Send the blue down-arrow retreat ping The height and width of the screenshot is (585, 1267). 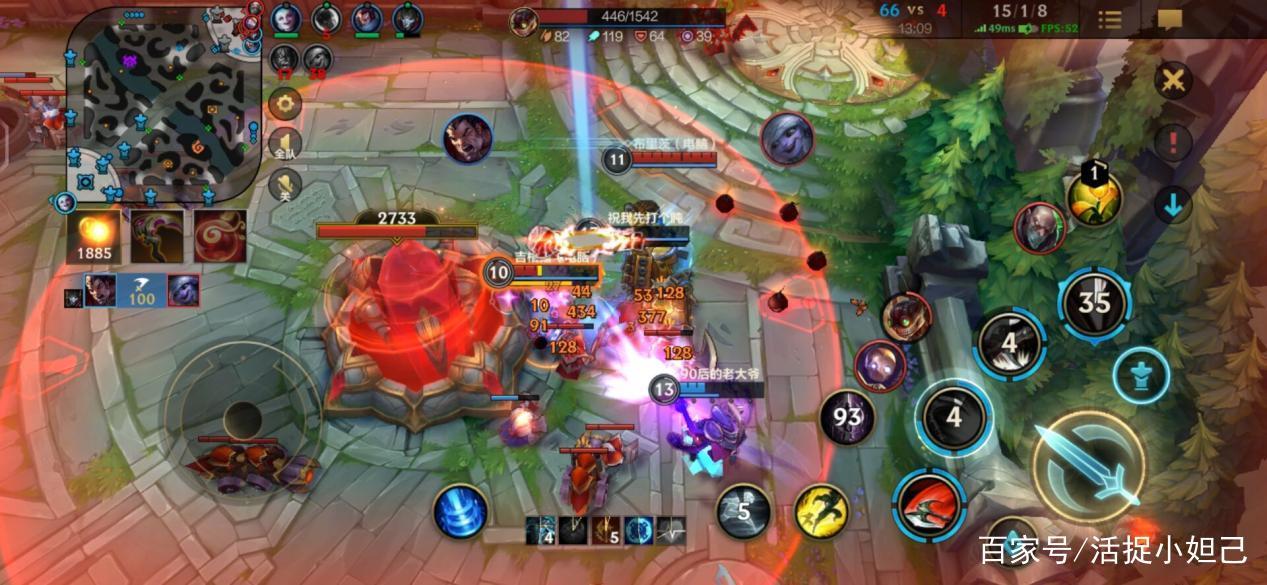(1173, 205)
